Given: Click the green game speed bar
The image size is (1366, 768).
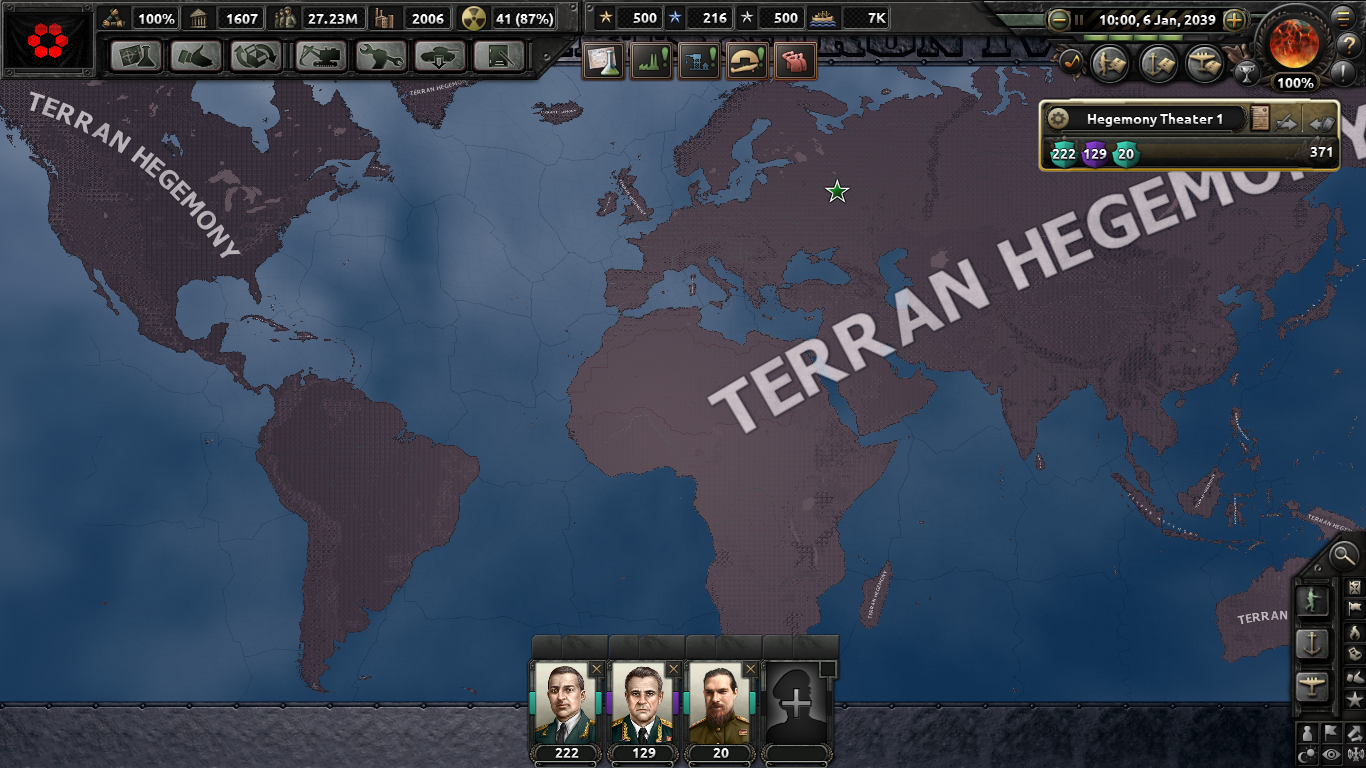Looking at the screenshot, I should [x=1135, y=38].
